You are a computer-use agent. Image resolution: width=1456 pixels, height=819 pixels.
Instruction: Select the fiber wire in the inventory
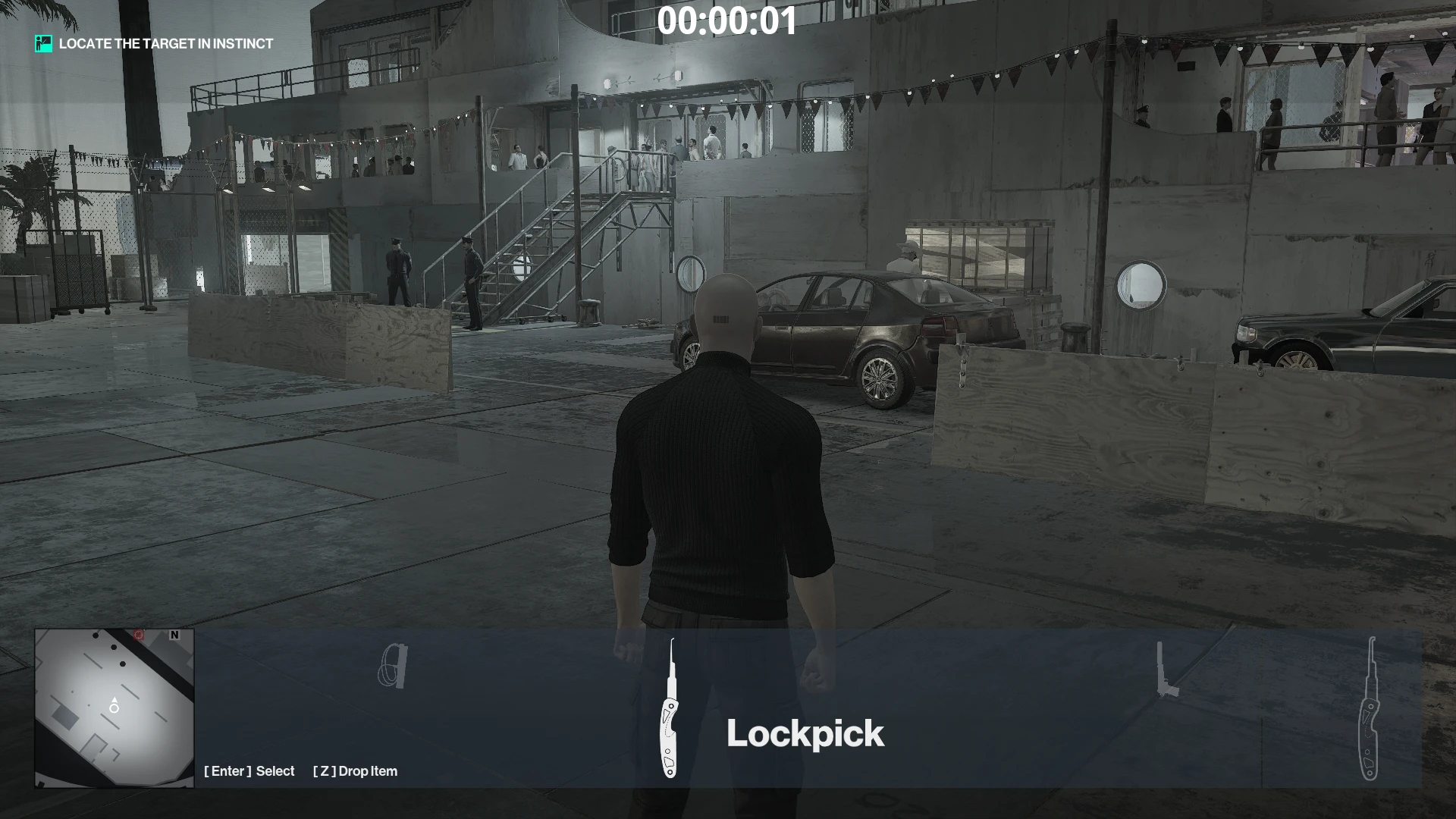pos(393,666)
